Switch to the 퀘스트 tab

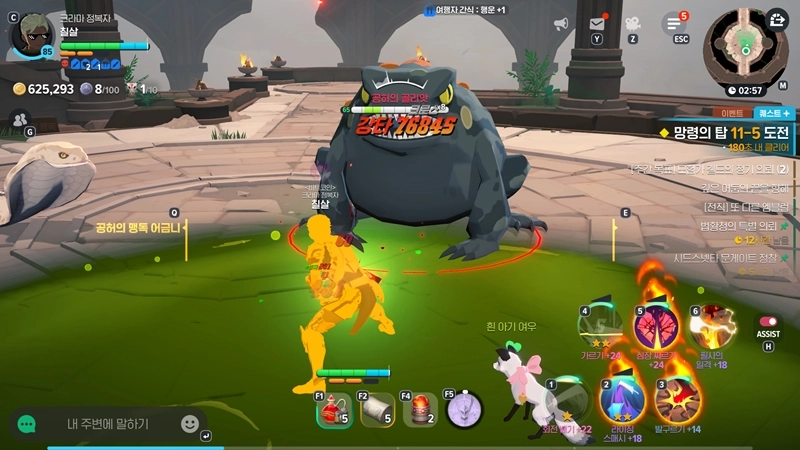point(773,113)
